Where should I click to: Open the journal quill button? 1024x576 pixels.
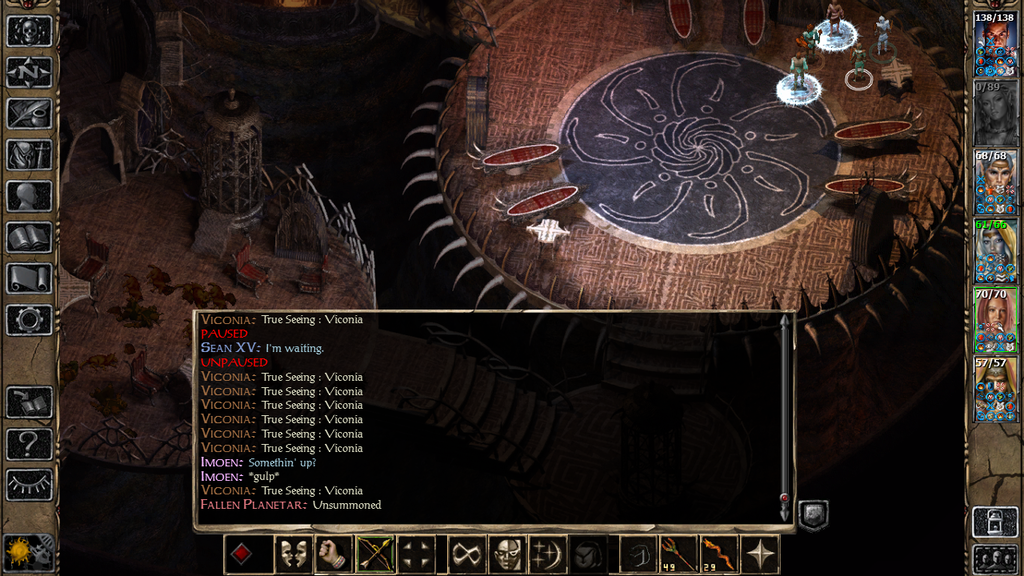(x=29, y=113)
